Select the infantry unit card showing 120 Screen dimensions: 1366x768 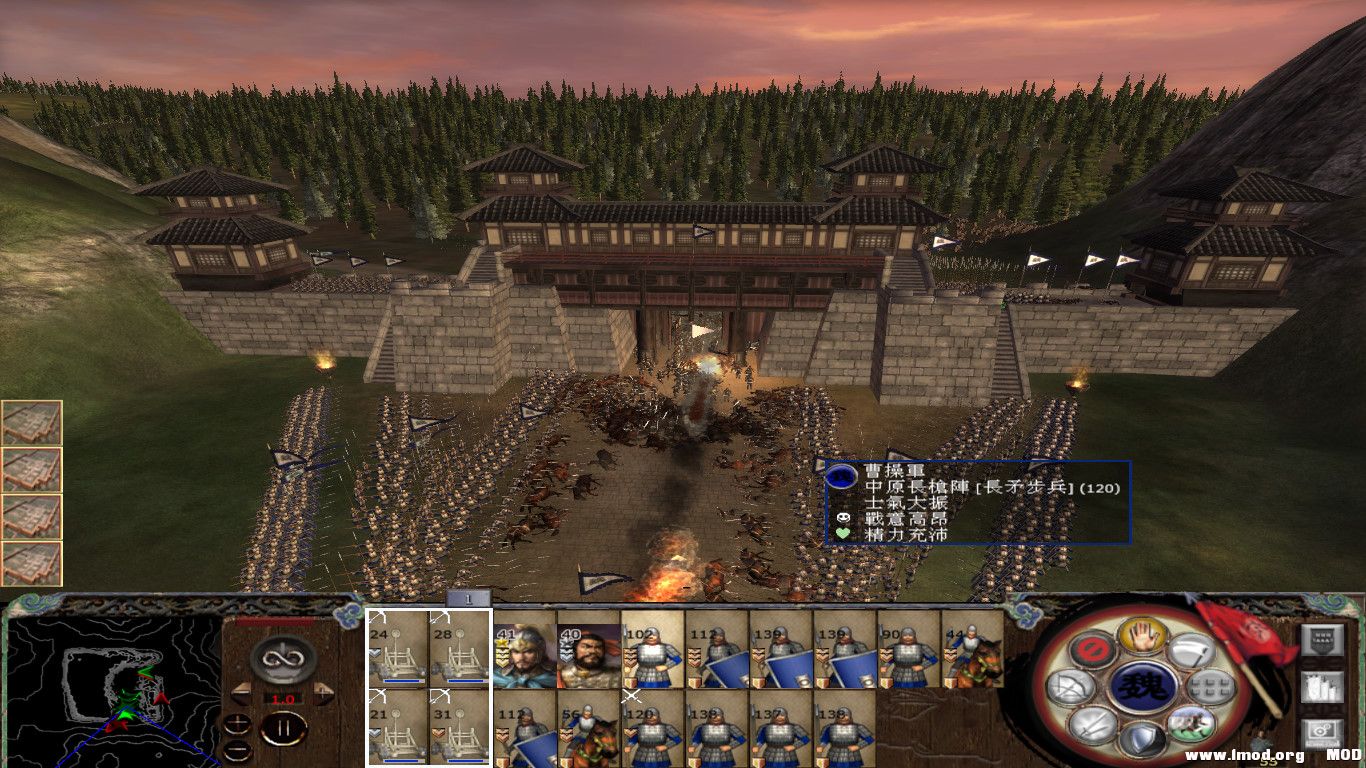click(652, 728)
